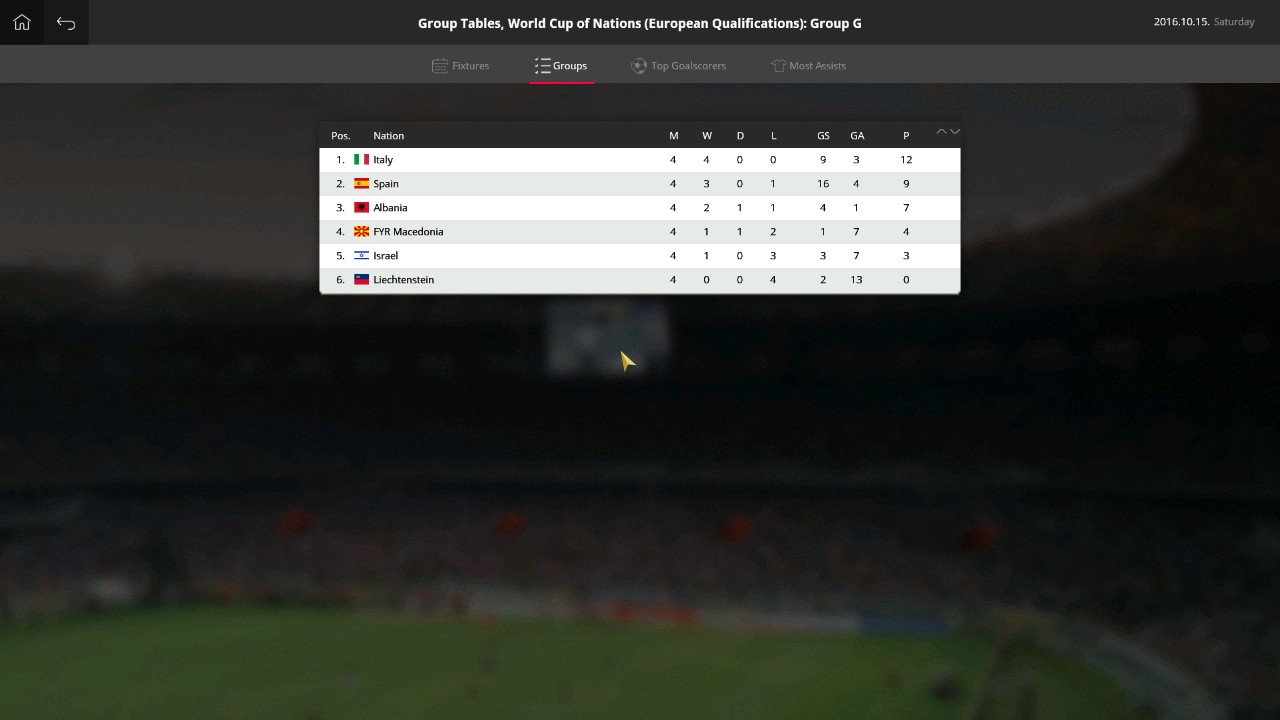The height and width of the screenshot is (720, 1280).
Task: Click the shirt icon beside Most Assists
Action: click(777, 65)
